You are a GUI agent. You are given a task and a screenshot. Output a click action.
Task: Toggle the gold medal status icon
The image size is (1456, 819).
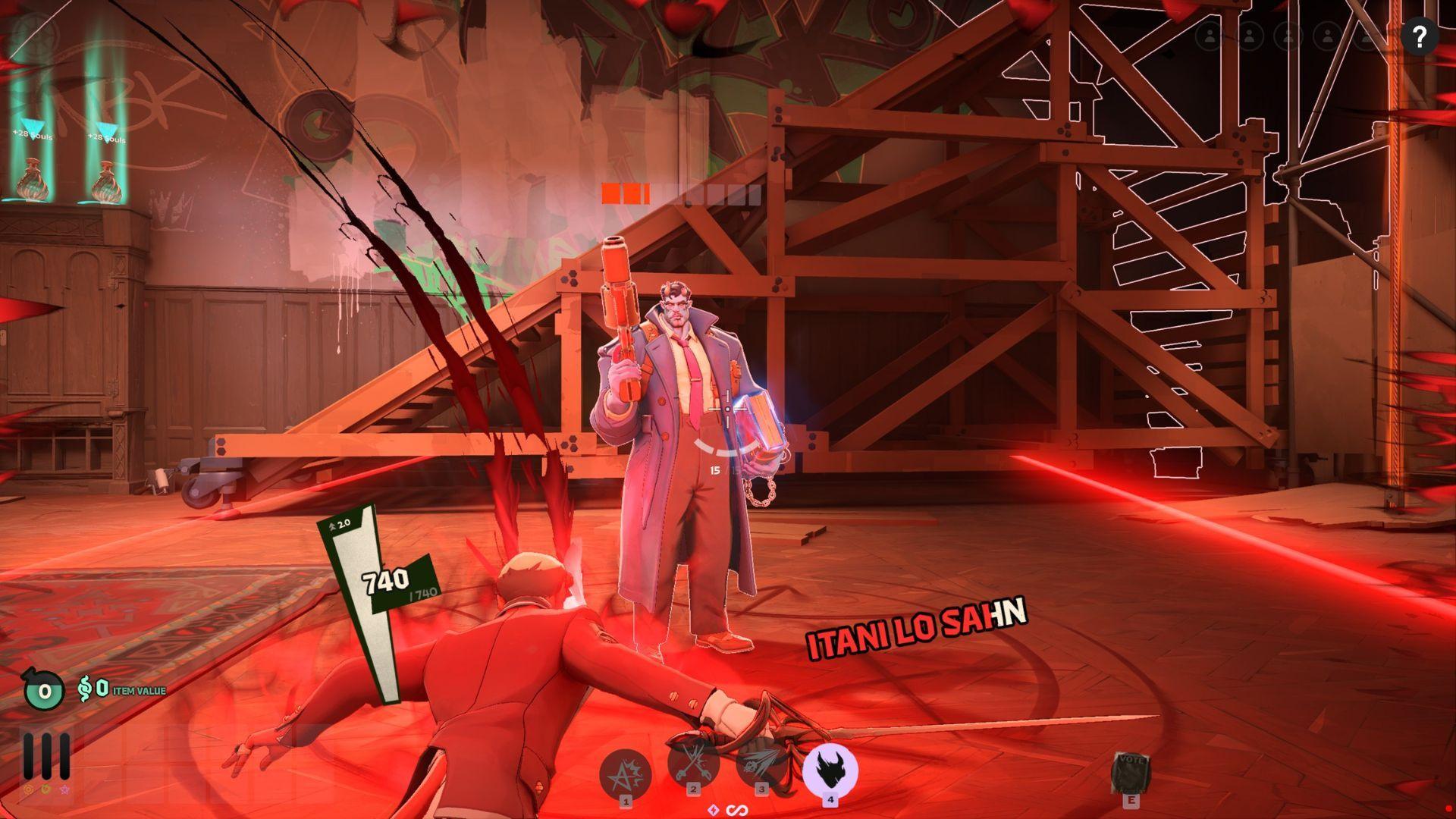[x=46, y=790]
